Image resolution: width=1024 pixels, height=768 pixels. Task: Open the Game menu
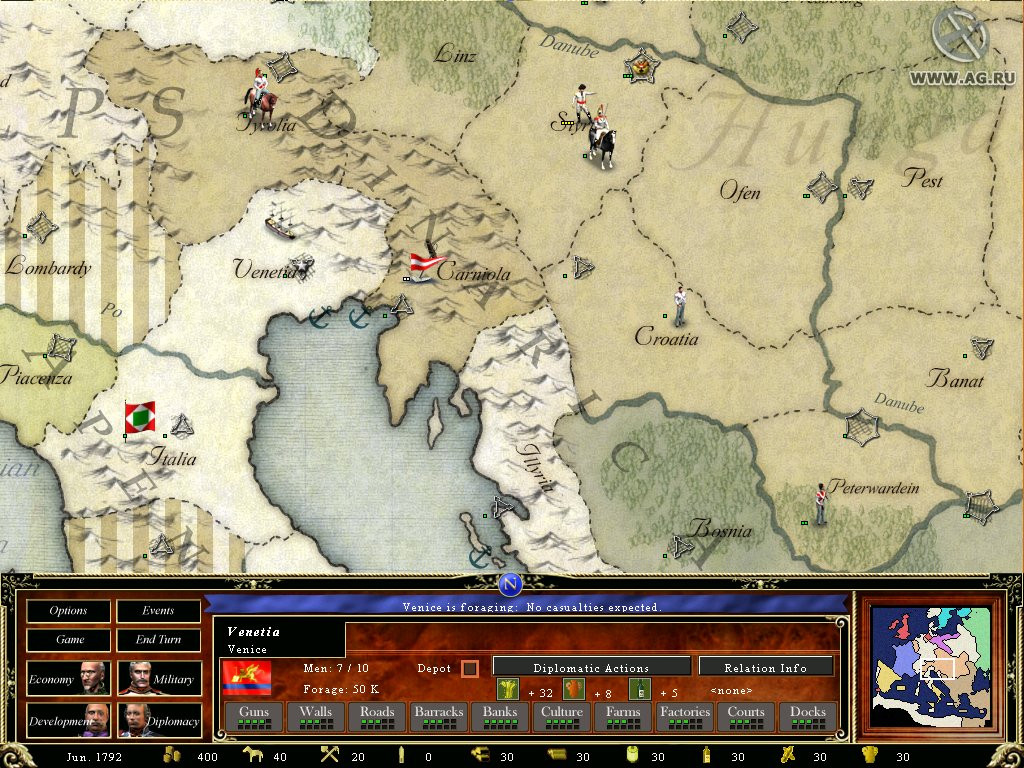point(69,640)
